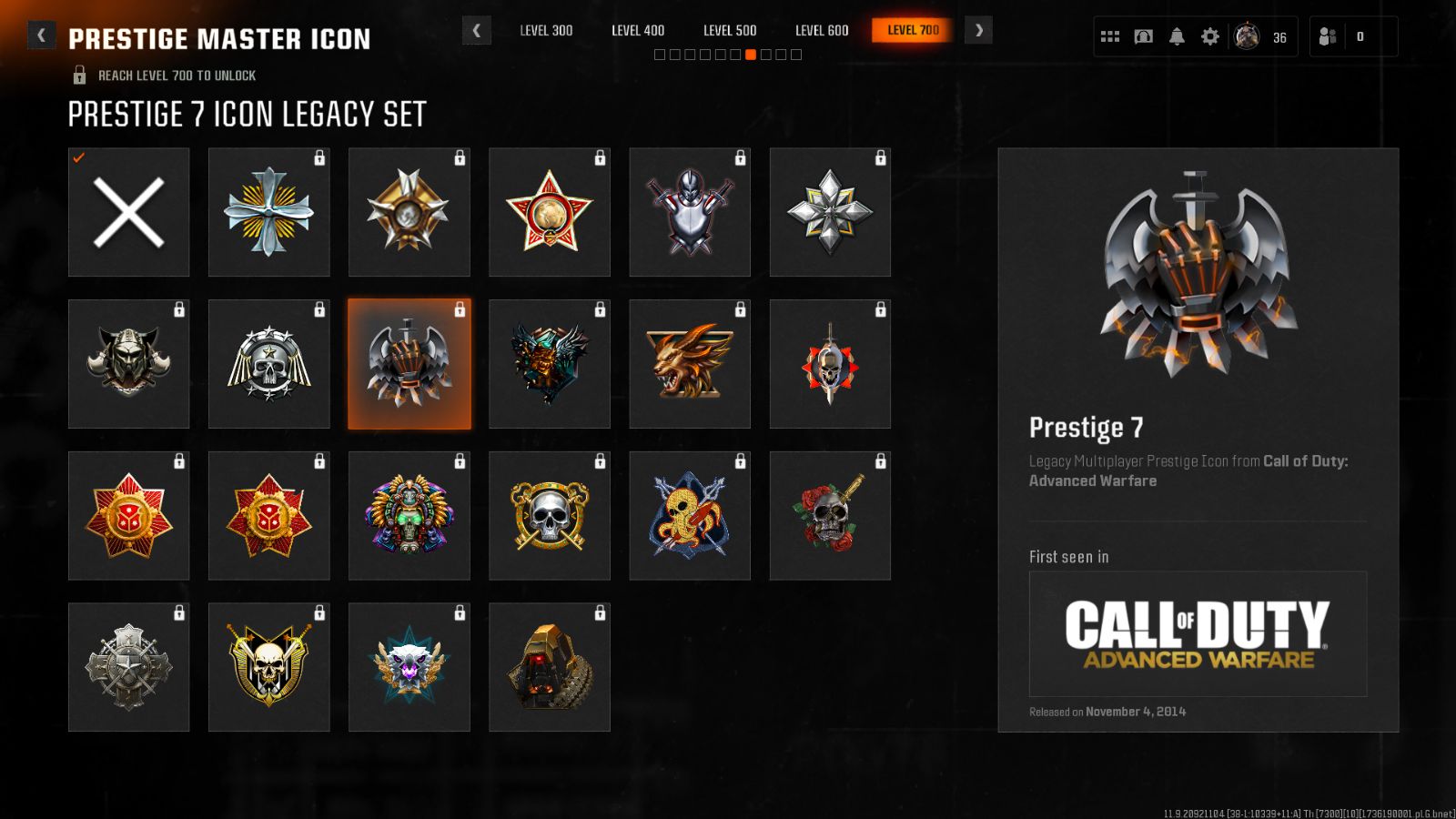Image resolution: width=1456 pixels, height=819 pixels.
Task: Open the settings gear icon
Action: pos(1209,35)
